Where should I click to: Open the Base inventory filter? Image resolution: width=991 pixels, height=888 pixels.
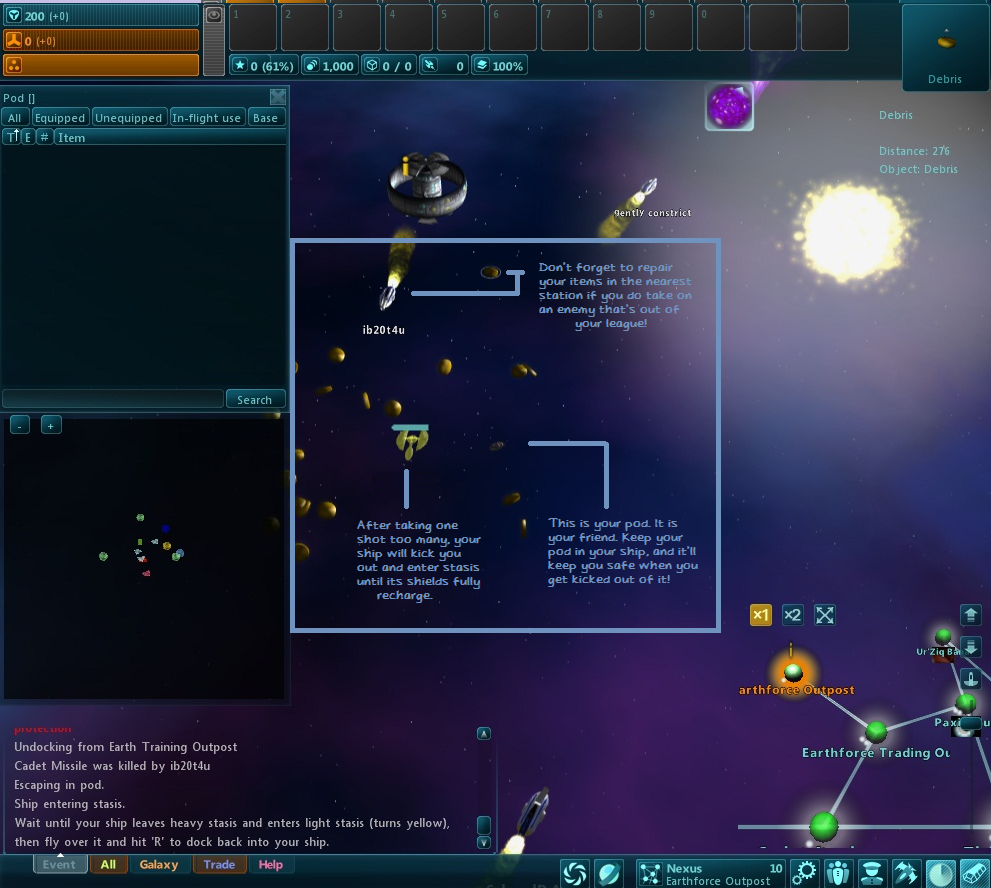tap(265, 118)
